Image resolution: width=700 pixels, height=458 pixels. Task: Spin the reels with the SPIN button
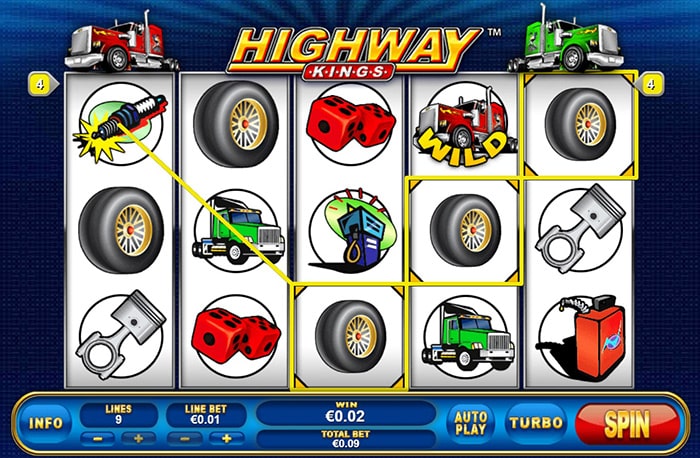click(627, 423)
